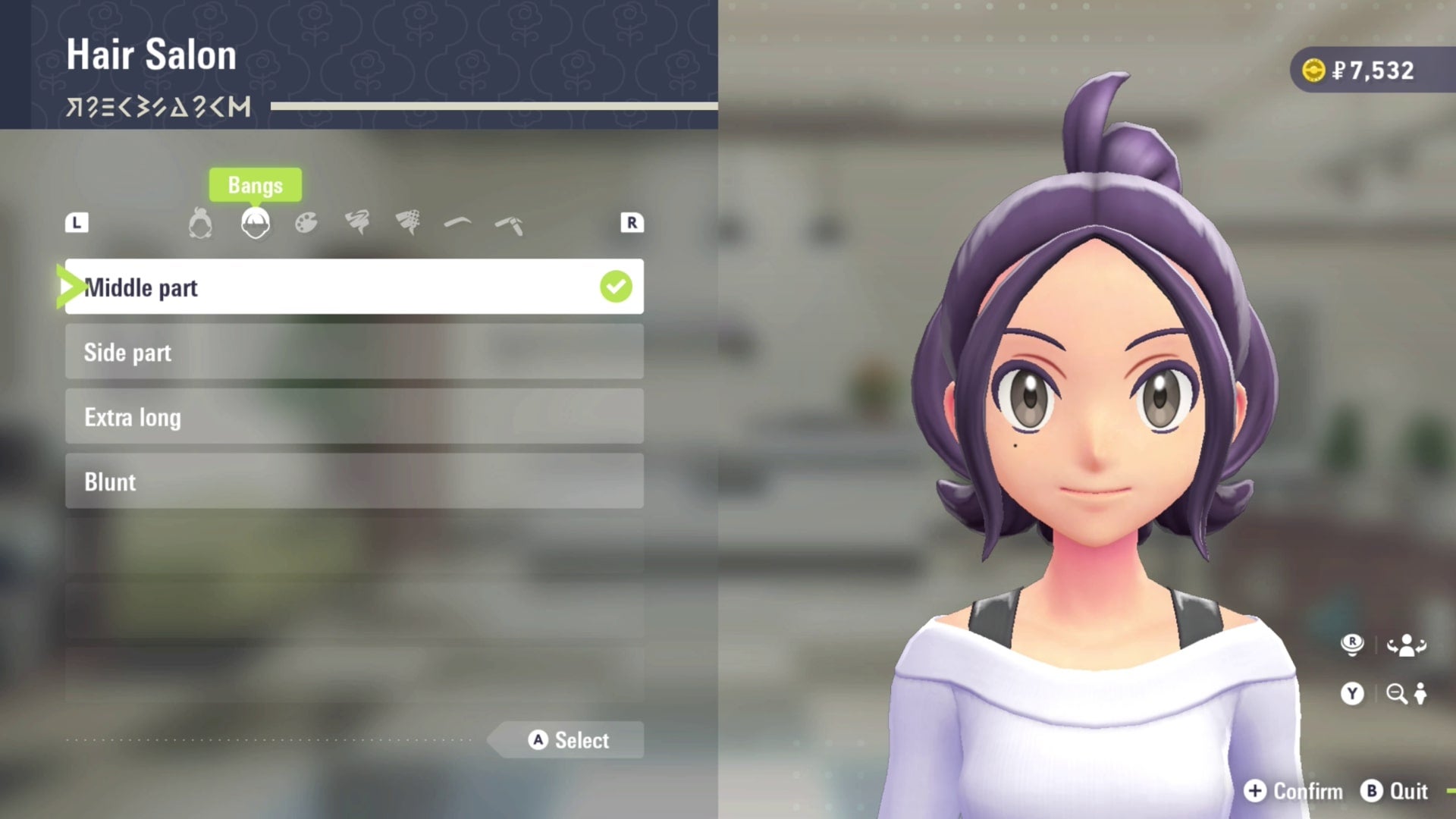Viewport: 1456px width, 819px height.
Task: Open the eyelash color category icon
Action: [409, 222]
